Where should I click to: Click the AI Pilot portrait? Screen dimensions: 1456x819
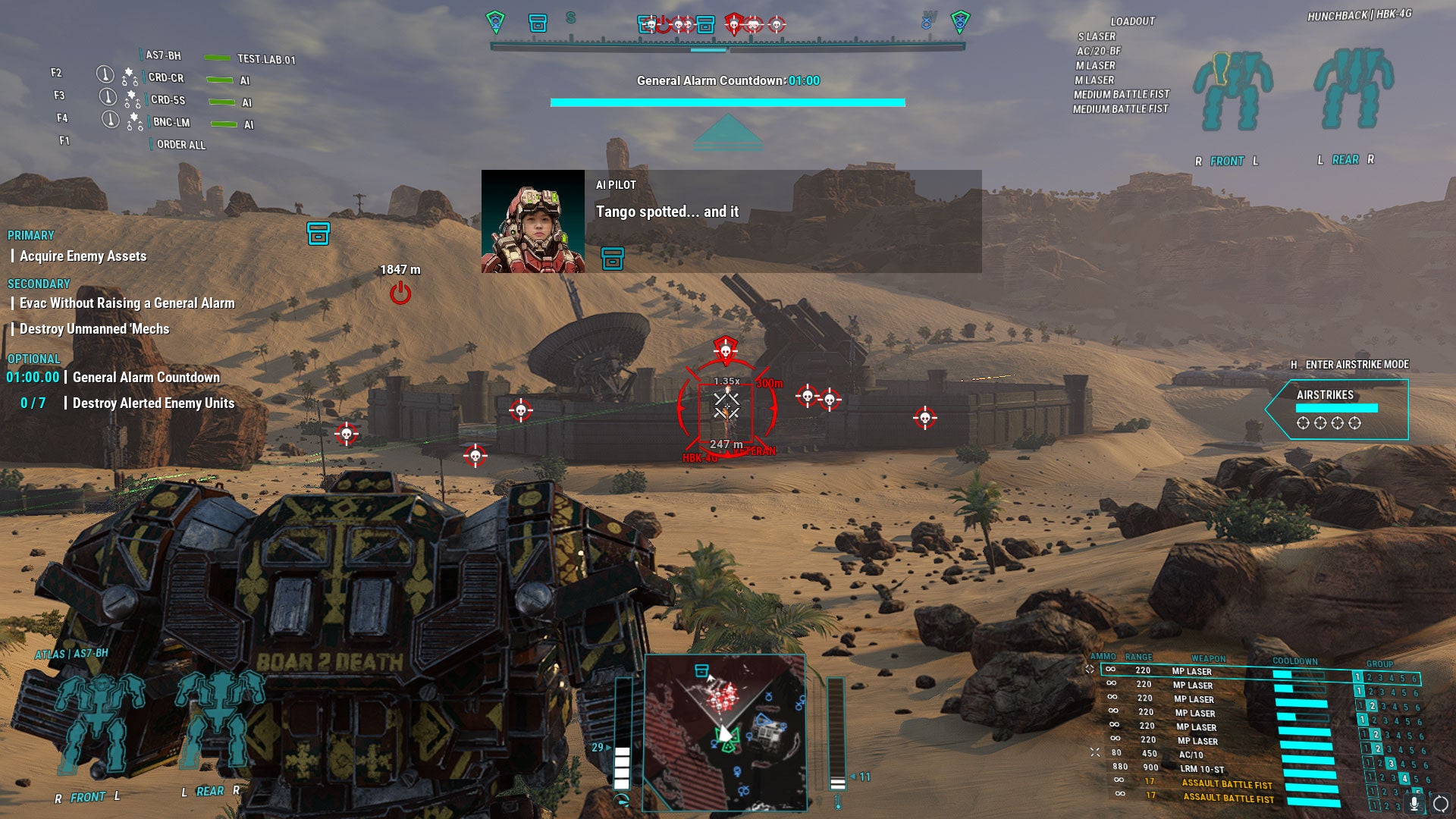(x=533, y=221)
